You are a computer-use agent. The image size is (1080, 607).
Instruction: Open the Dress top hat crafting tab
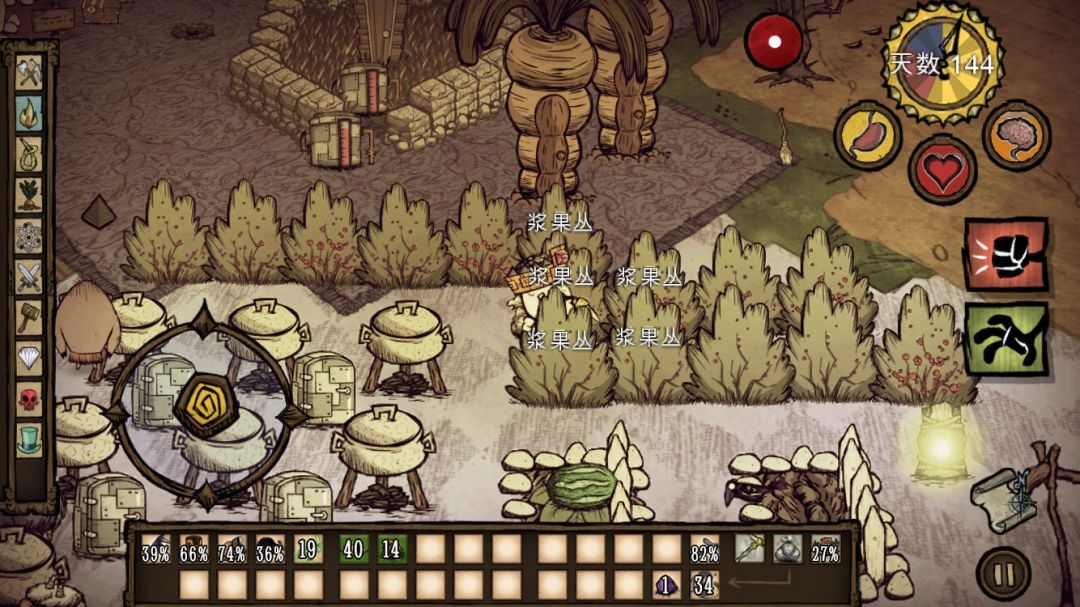(x=29, y=438)
